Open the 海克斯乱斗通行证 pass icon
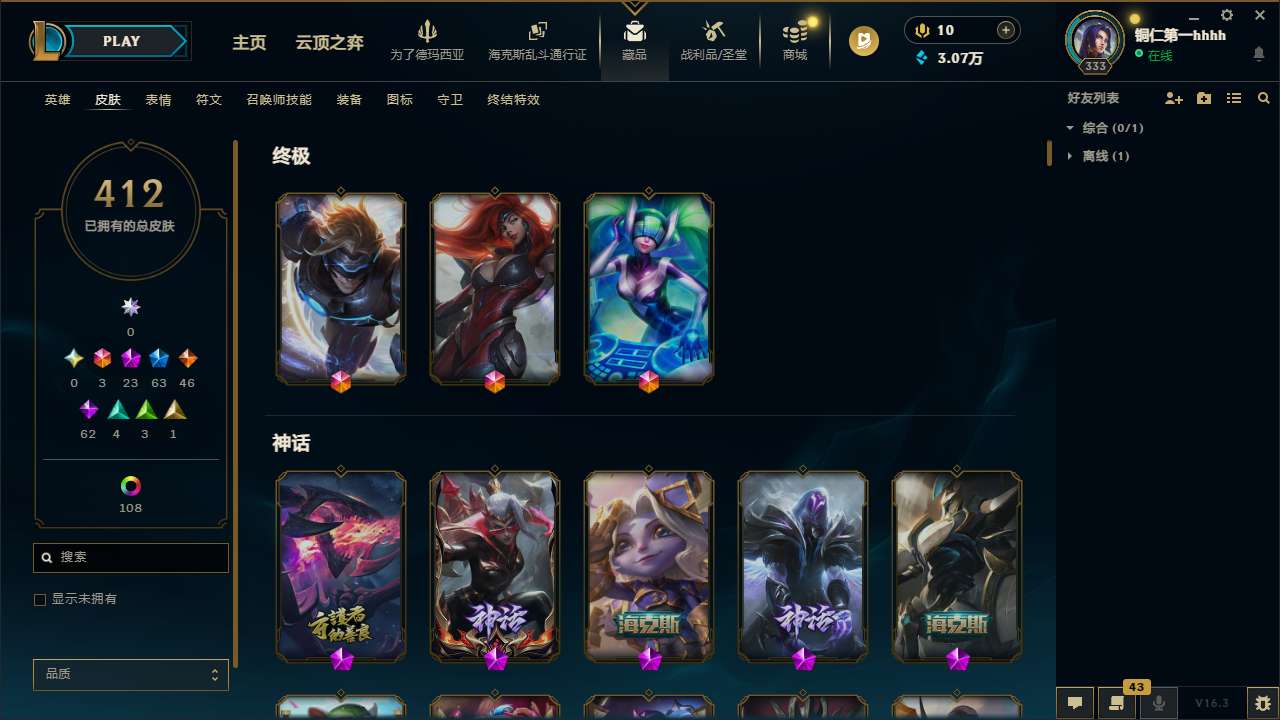Screen dimensions: 1280x720 (x=537, y=38)
